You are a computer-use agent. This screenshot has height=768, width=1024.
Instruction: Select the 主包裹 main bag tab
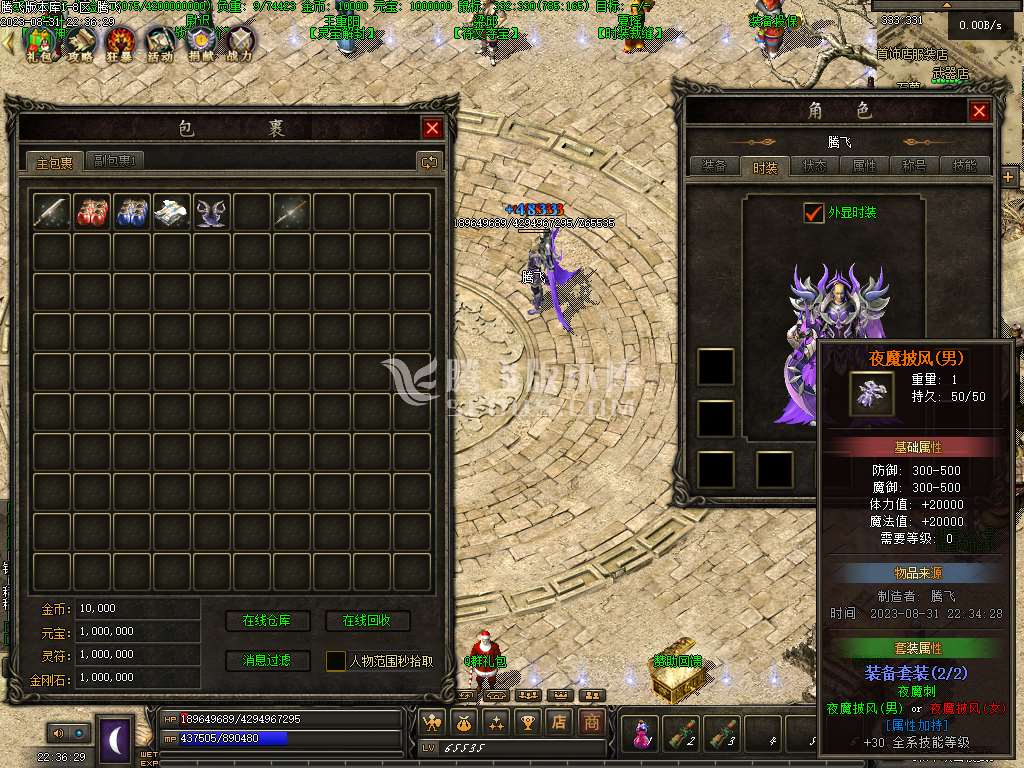pos(54,162)
